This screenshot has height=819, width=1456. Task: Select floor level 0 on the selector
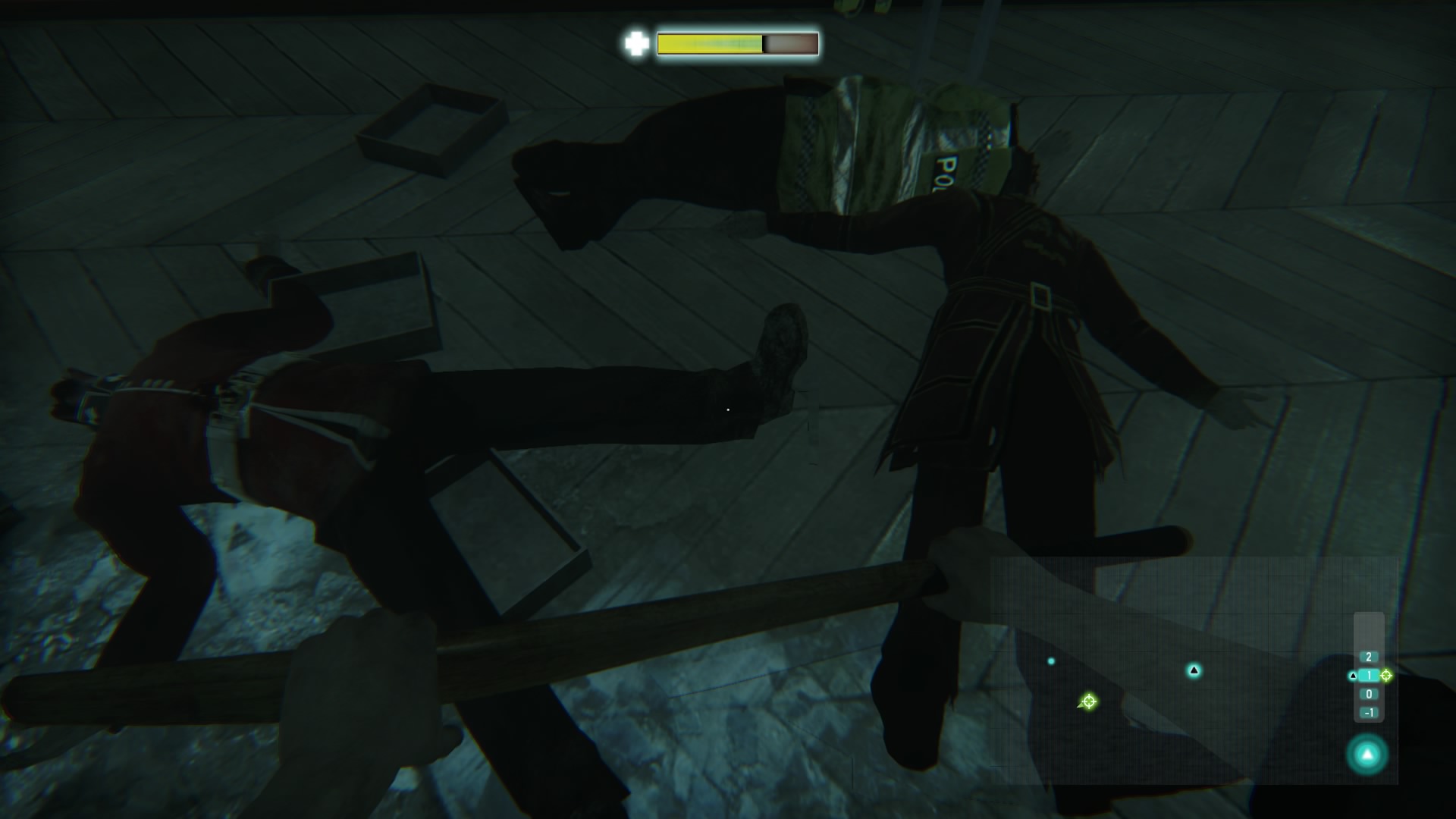(1369, 694)
